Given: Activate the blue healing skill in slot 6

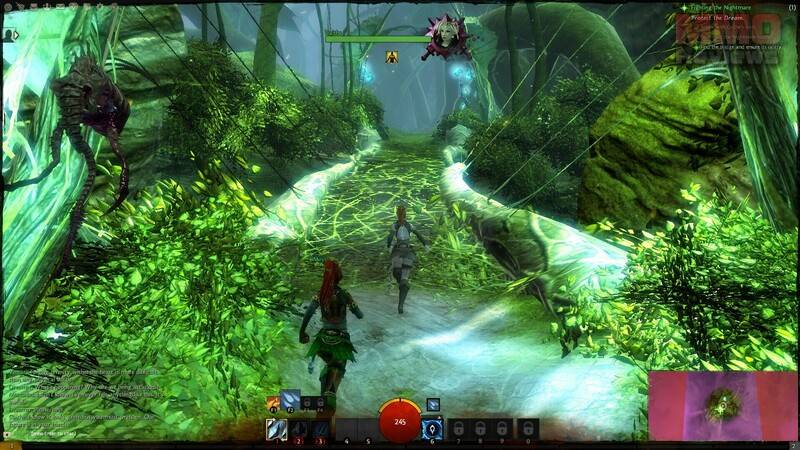Looking at the screenshot, I should [433, 429].
